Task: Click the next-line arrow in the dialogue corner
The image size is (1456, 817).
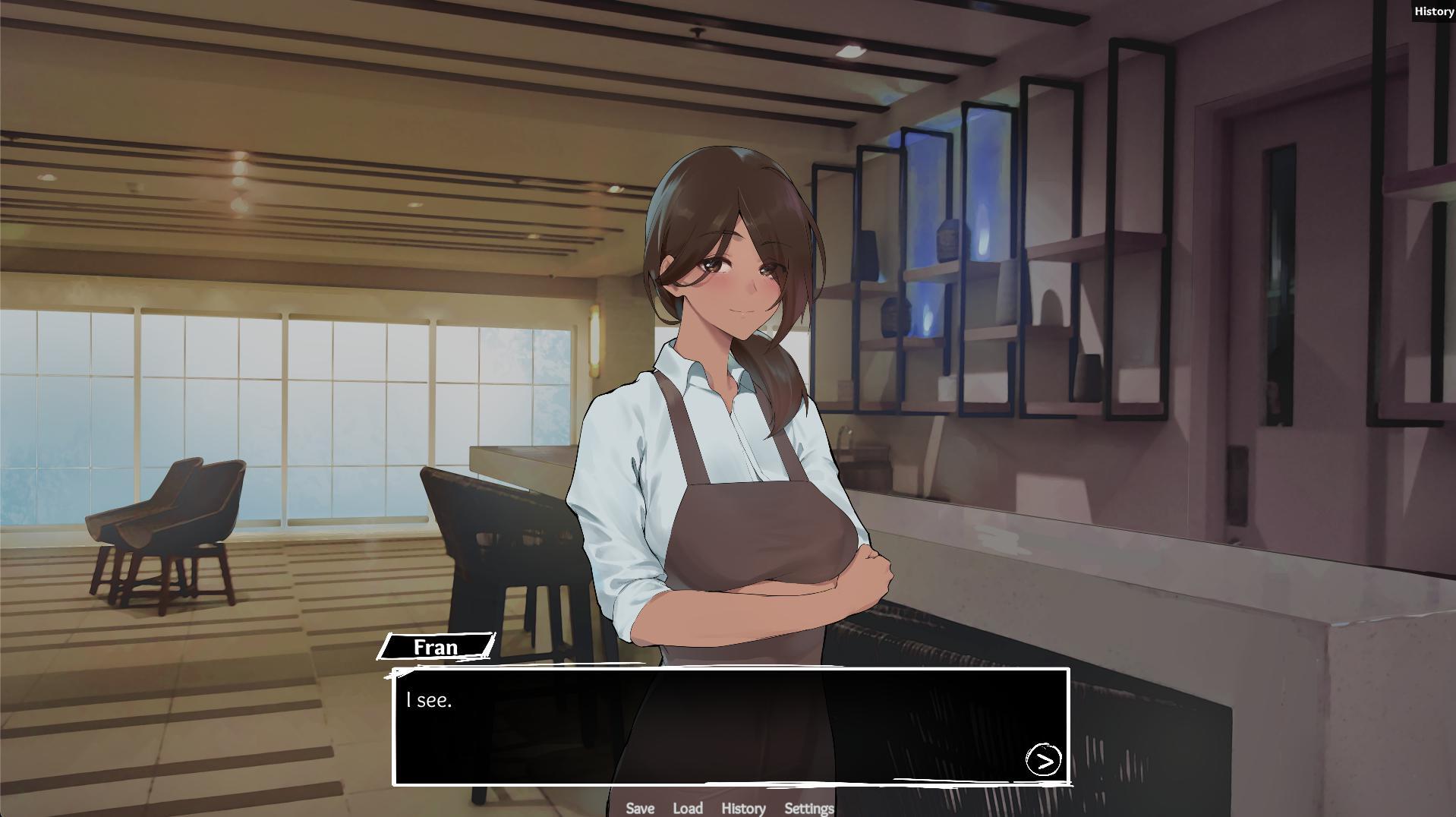Action: [x=1043, y=760]
